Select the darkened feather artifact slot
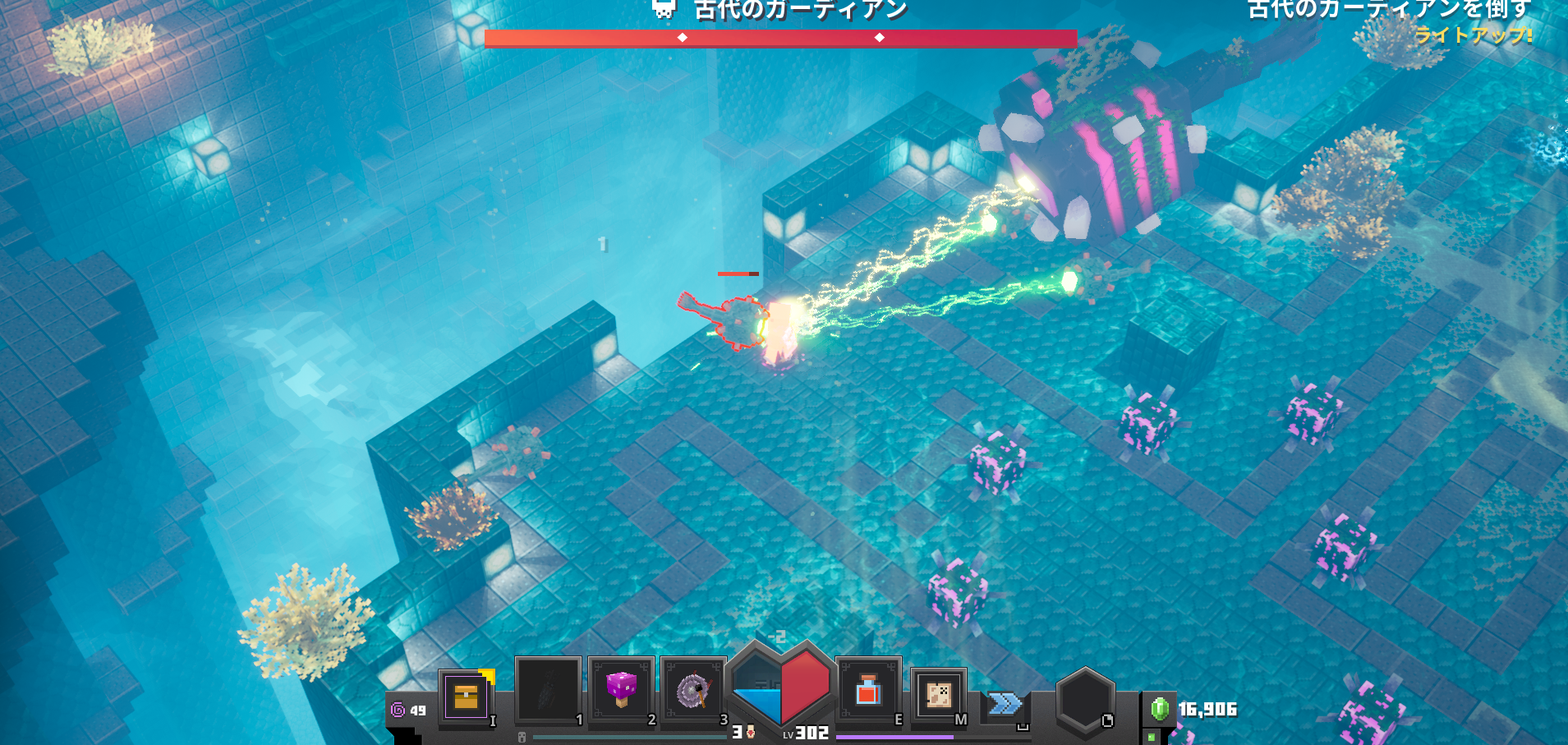 [548, 692]
